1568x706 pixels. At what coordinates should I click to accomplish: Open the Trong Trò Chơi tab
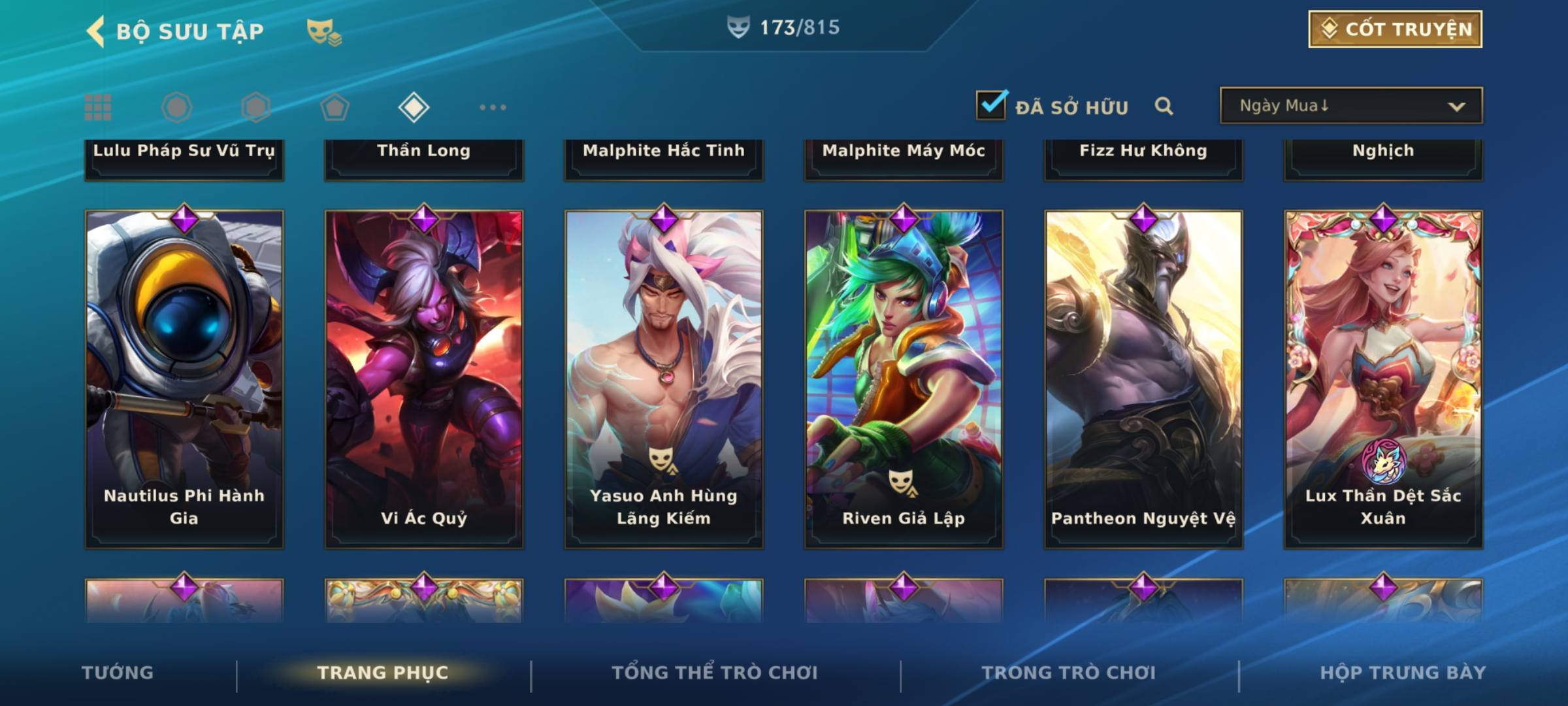[x=1069, y=673]
